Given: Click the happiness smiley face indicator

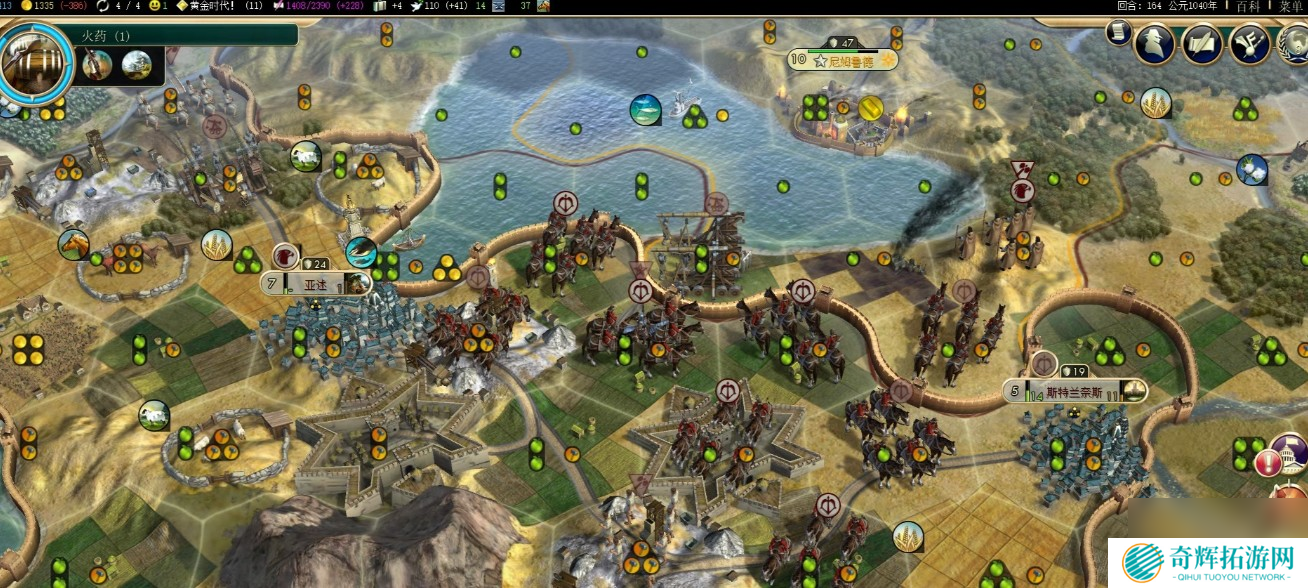Looking at the screenshot, I should 155,6.
